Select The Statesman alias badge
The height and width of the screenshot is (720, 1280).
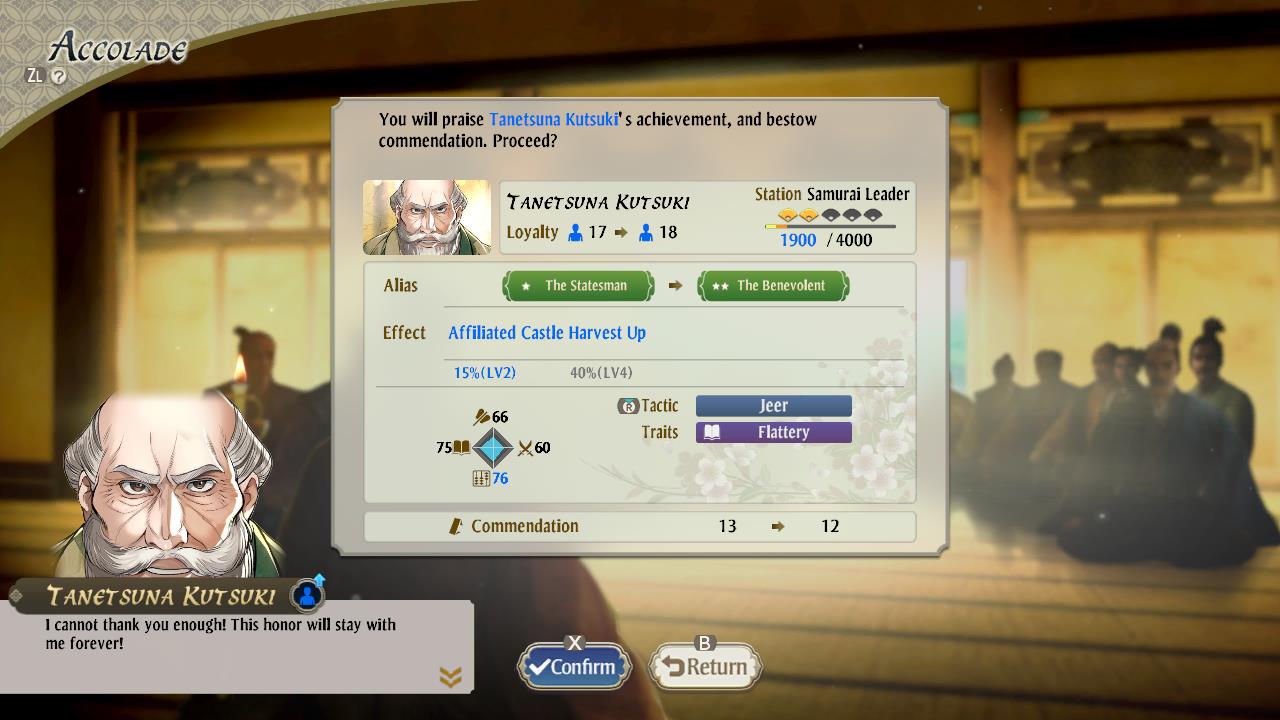click(x=578, y=285)
